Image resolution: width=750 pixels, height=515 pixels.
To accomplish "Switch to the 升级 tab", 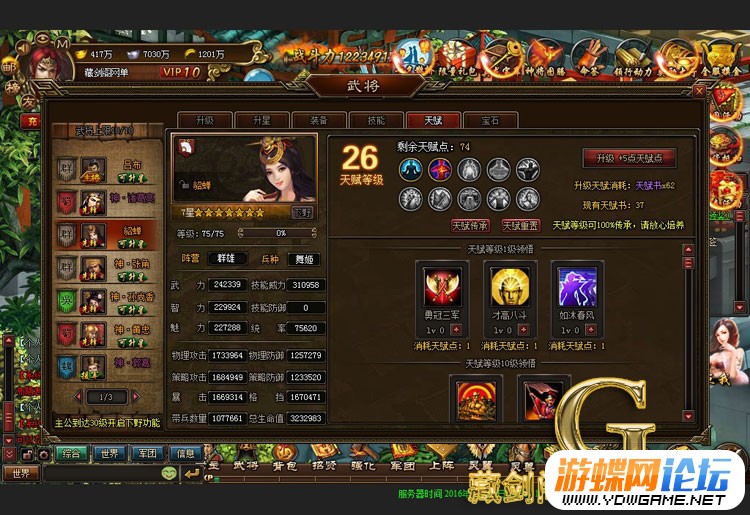I will (203, 119).
